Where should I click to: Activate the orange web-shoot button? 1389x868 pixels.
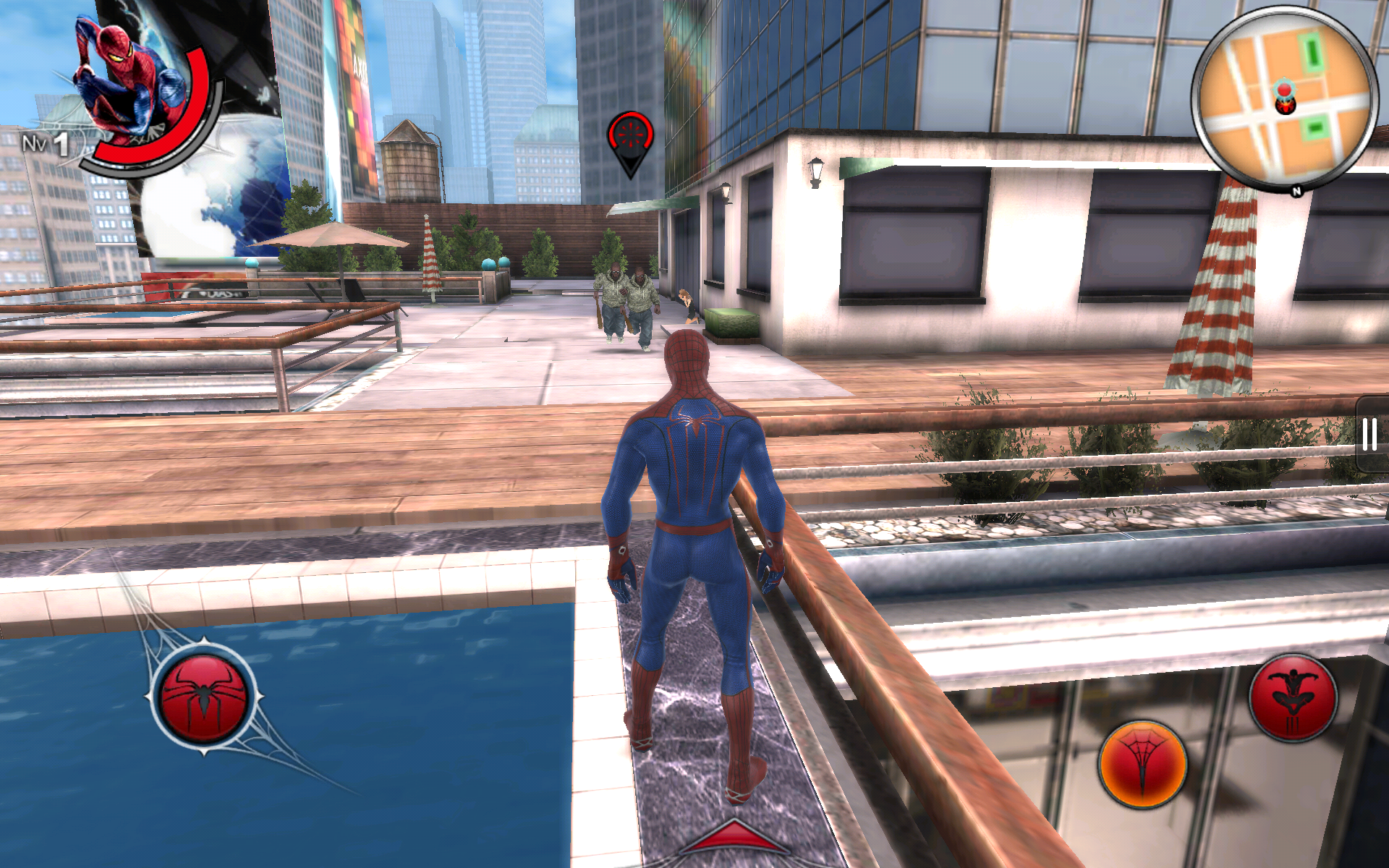pyautogui.click(x=1142, y=765)
